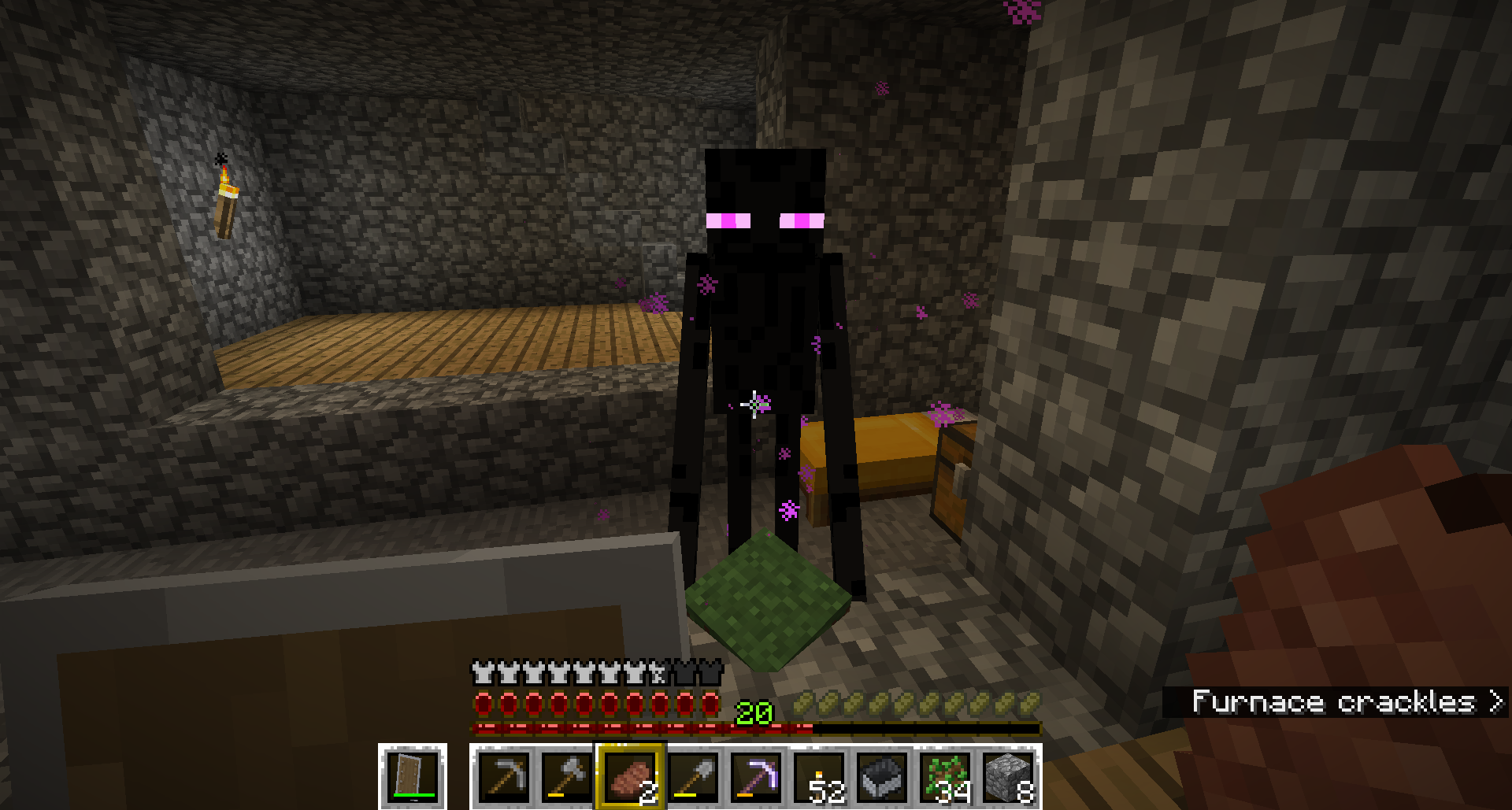Viewport: 1512px width, 810px height.
Task: Click the cooked meat hotbar slot
Action: coord(631,776)
